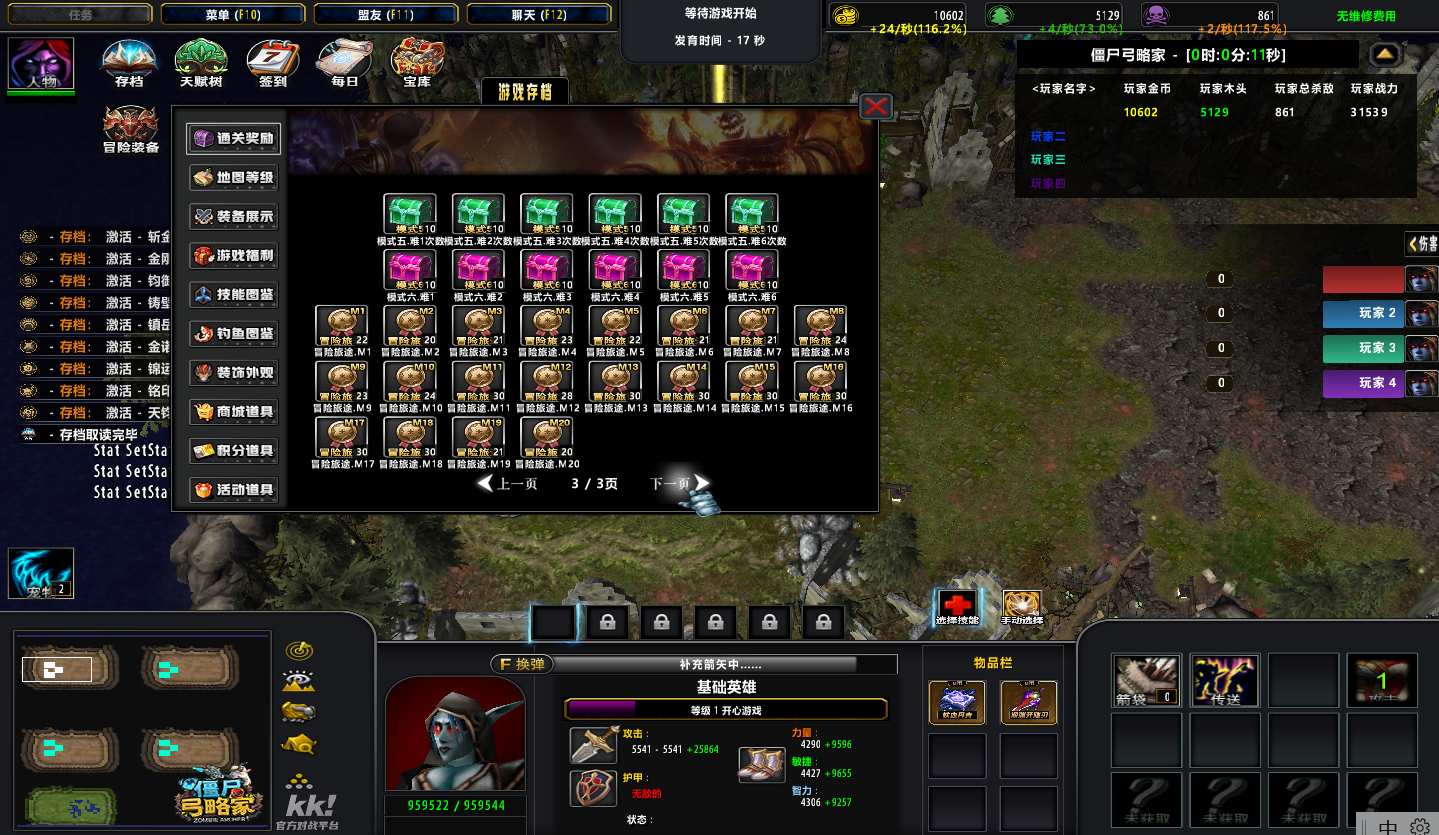
Task: Select the 通关奖励 category
Action: [x=233, y=139]
